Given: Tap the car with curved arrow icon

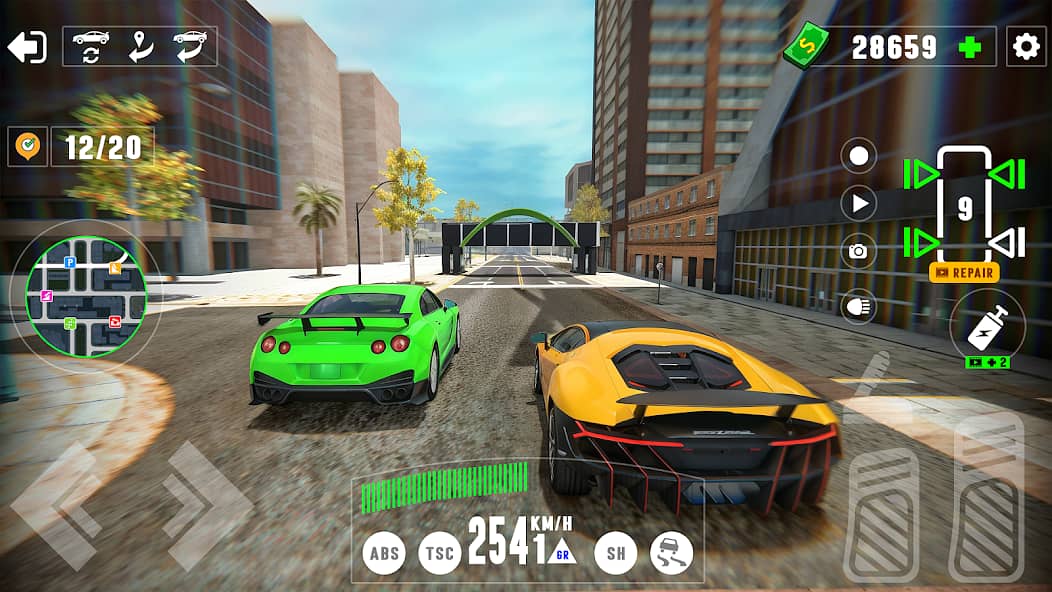Looking at the screenshot, I should 189,46.
